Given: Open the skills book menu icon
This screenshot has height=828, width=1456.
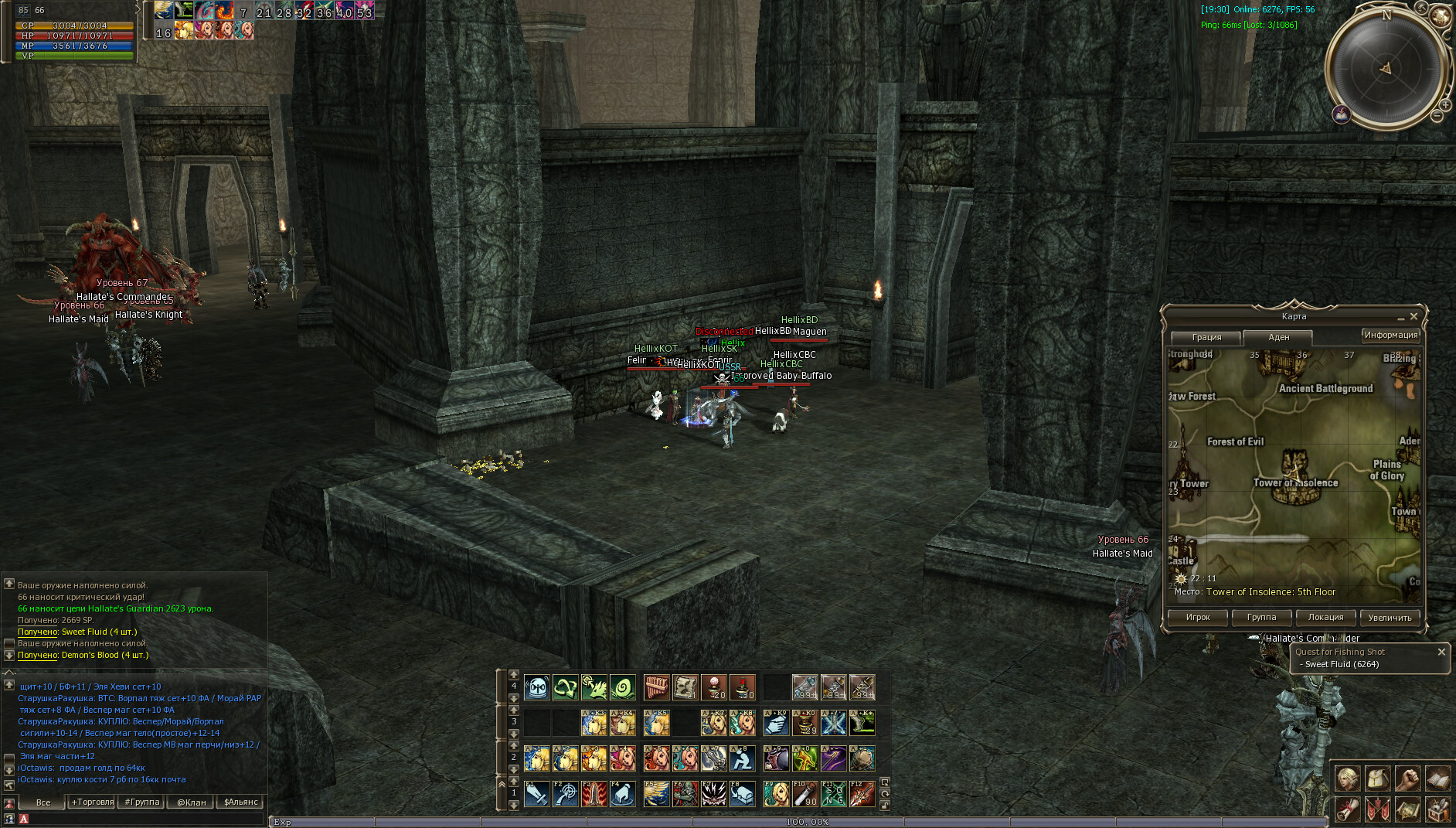Looking at the screenshot, I should [1437, 779].
